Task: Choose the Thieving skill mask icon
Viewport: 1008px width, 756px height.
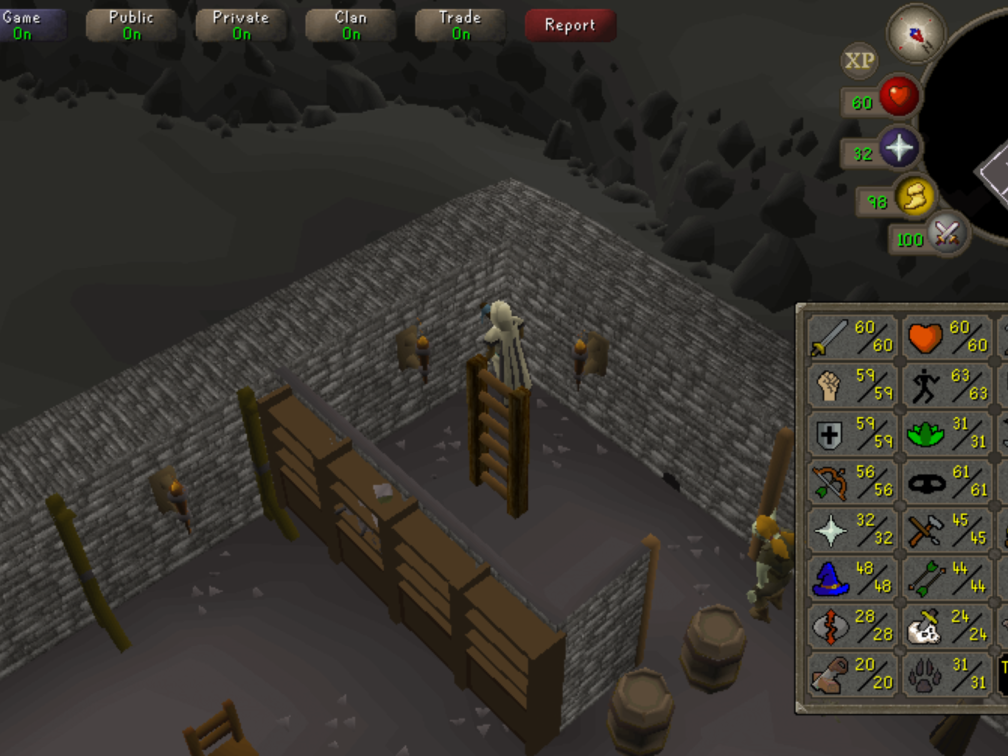Action: pos(946,481)
